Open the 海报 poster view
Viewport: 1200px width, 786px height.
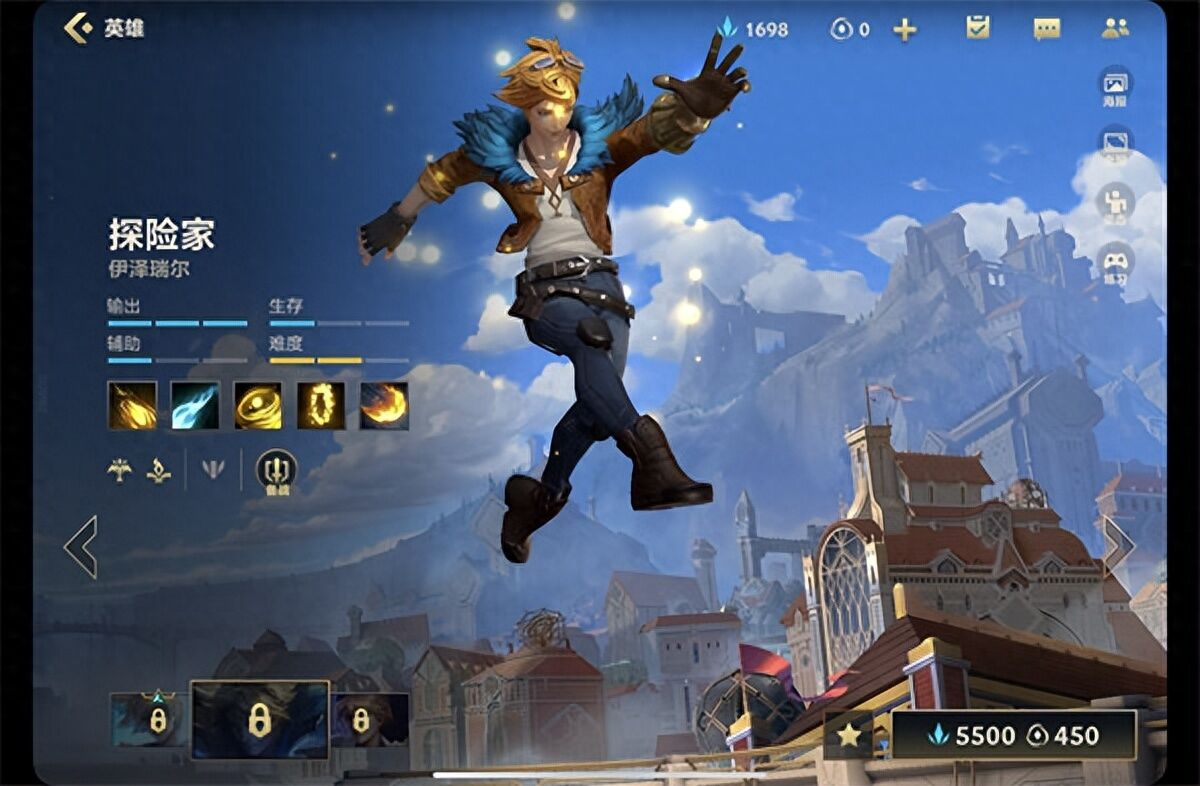(1115, 86)
